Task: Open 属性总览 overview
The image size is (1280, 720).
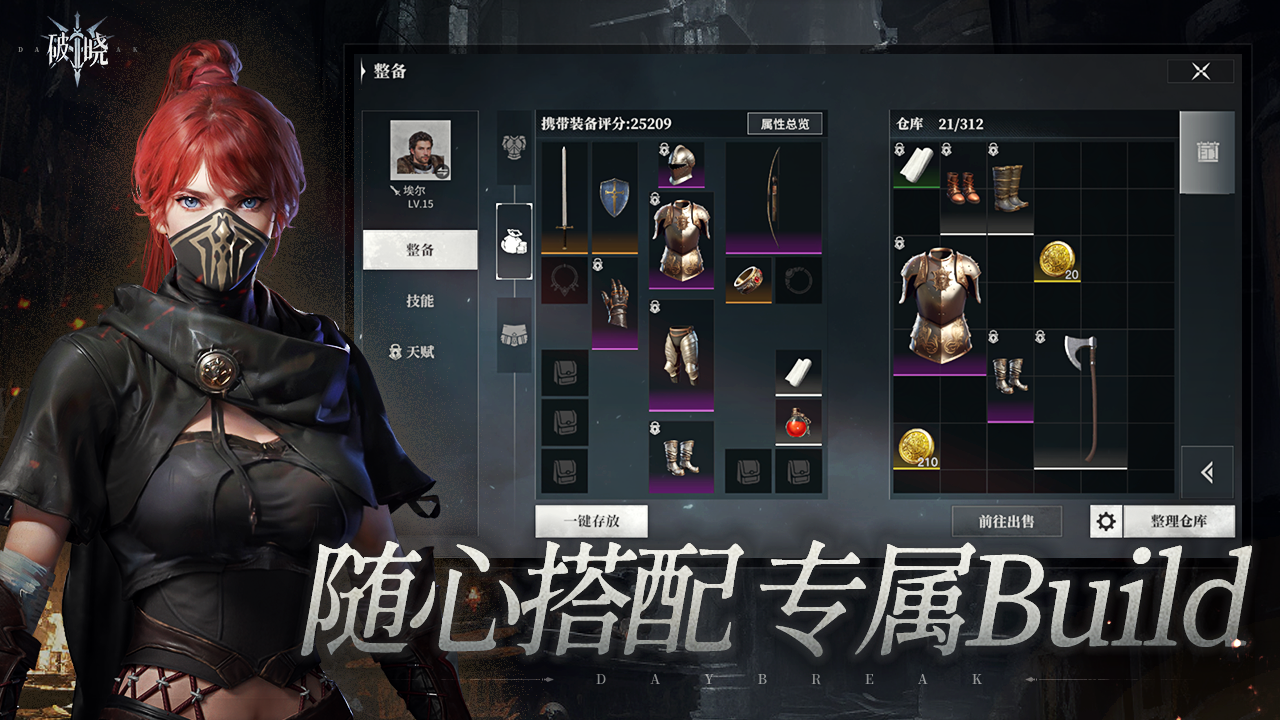Action: pyautogui.click(x=784, y=123)
